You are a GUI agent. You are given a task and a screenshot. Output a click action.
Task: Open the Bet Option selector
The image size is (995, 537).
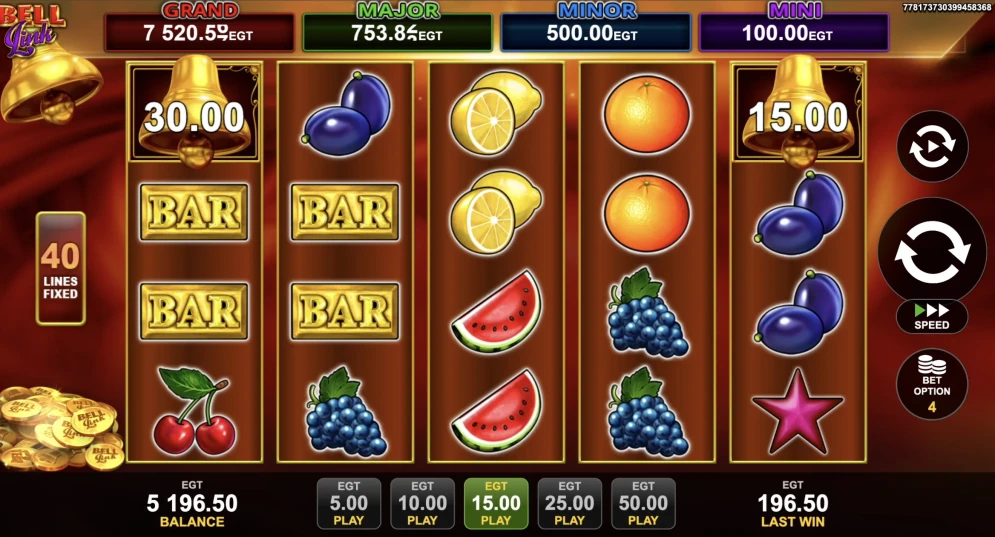point(931,383)
